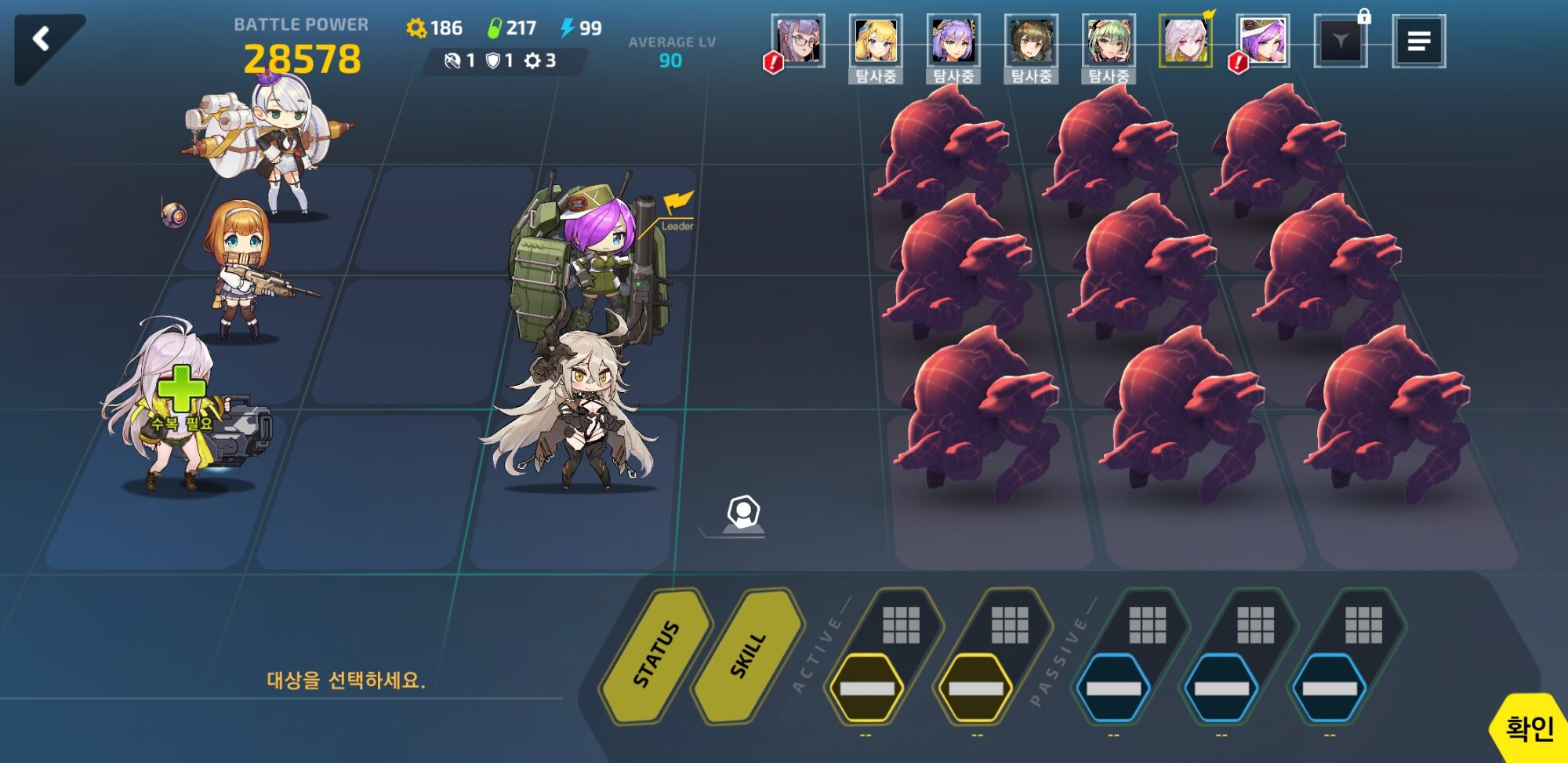Select squad portrait with glasses-wearing girl
This screenshot has width=1568, height=763.
coord(798,41)
